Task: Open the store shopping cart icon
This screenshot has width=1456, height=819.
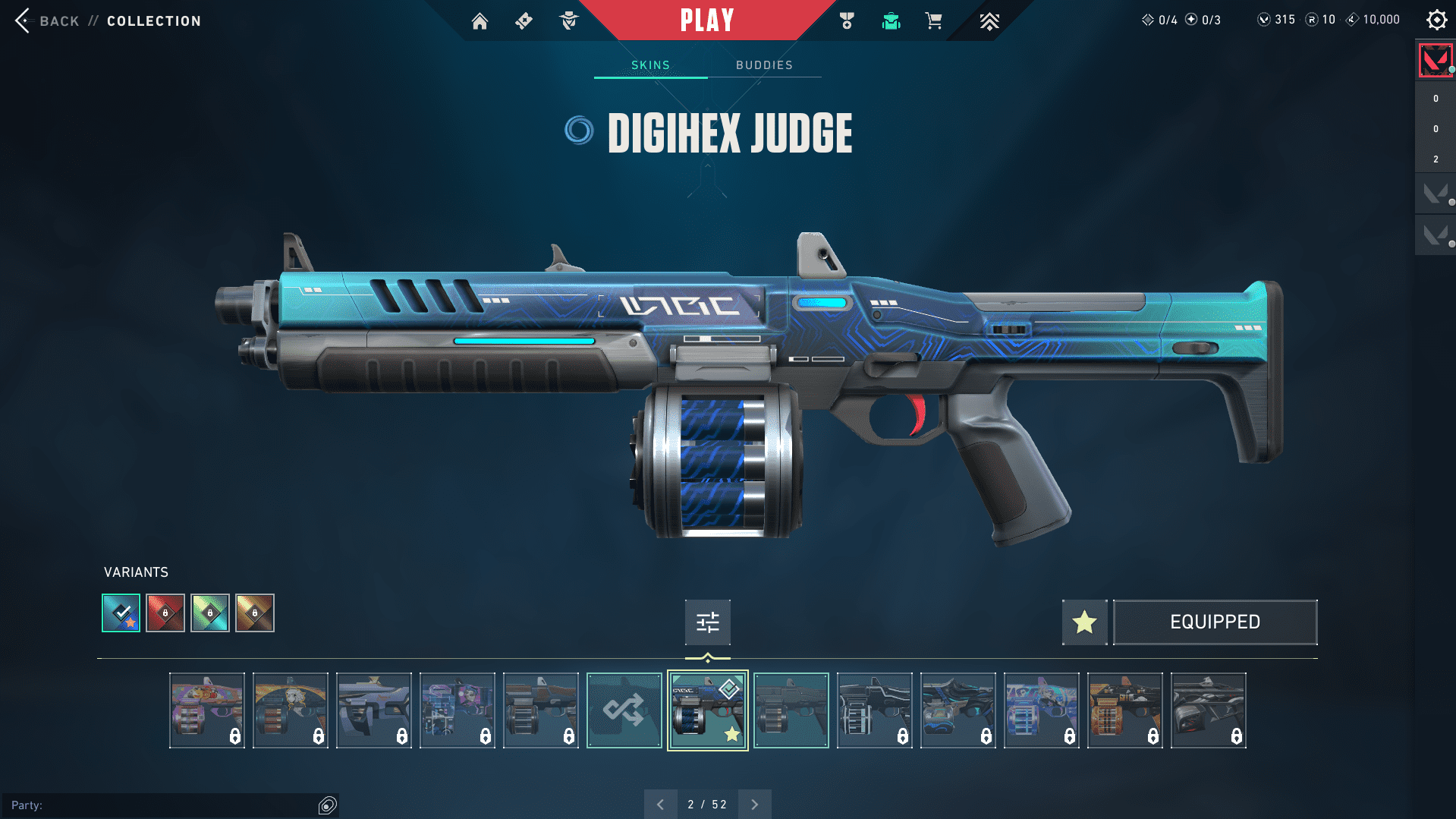Action: coord(933,21)
